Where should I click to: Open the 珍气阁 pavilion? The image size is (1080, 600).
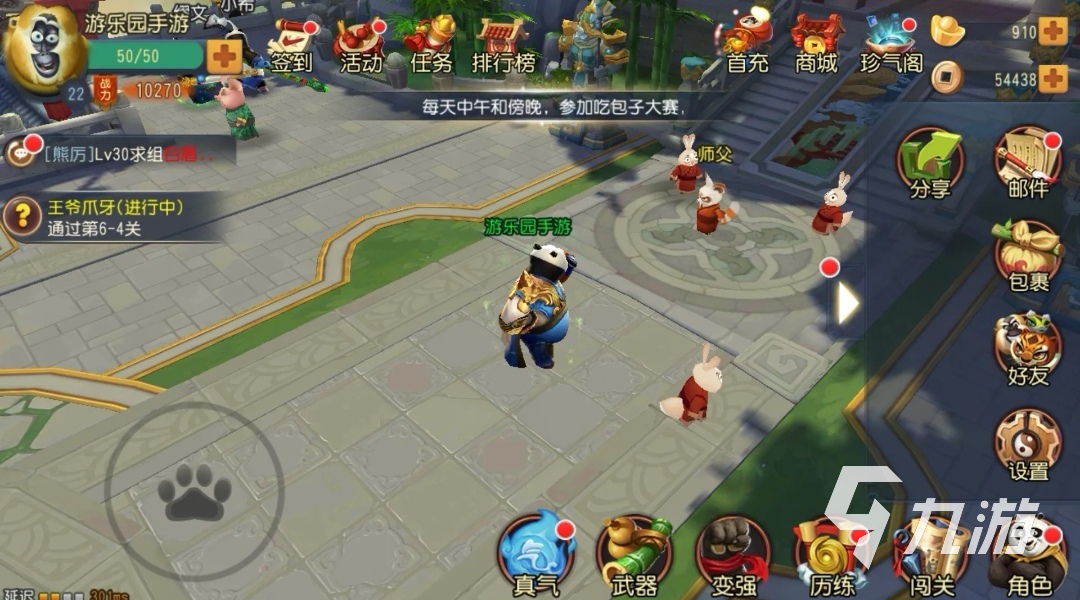[x=891, y=46]
